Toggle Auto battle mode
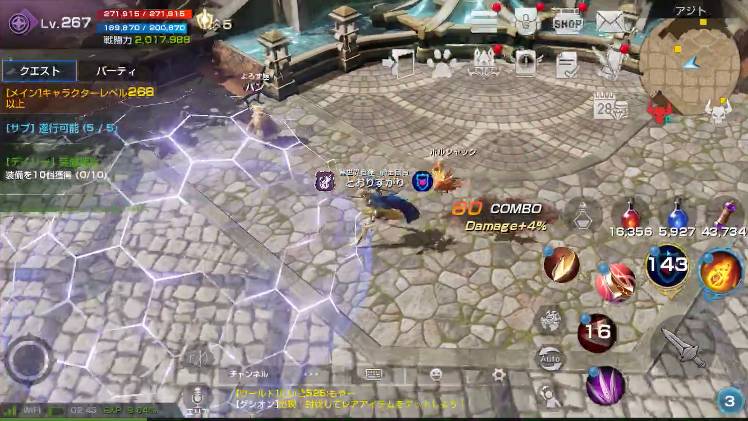The height and width of the screenshot is (421, 748). tap(548, 358)
